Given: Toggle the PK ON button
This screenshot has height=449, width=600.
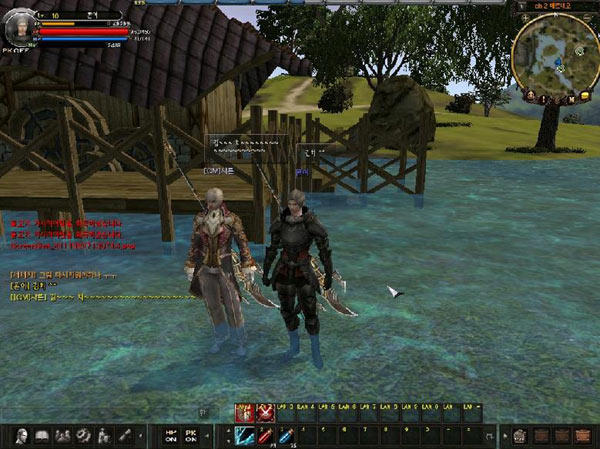Looking at the screenshot, I should 191,436.
